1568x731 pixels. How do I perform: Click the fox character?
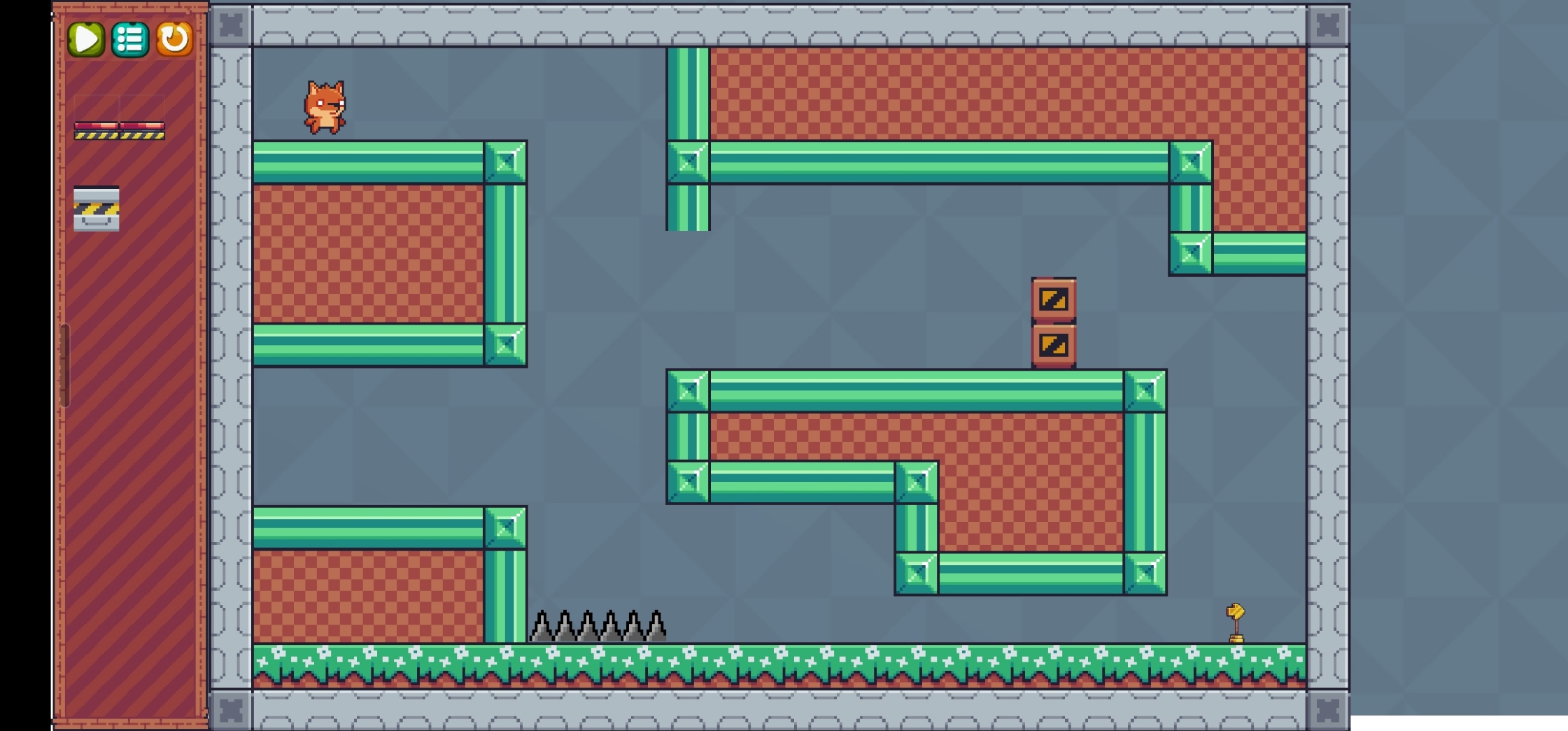pyautogui.click(x=325, y=106)
